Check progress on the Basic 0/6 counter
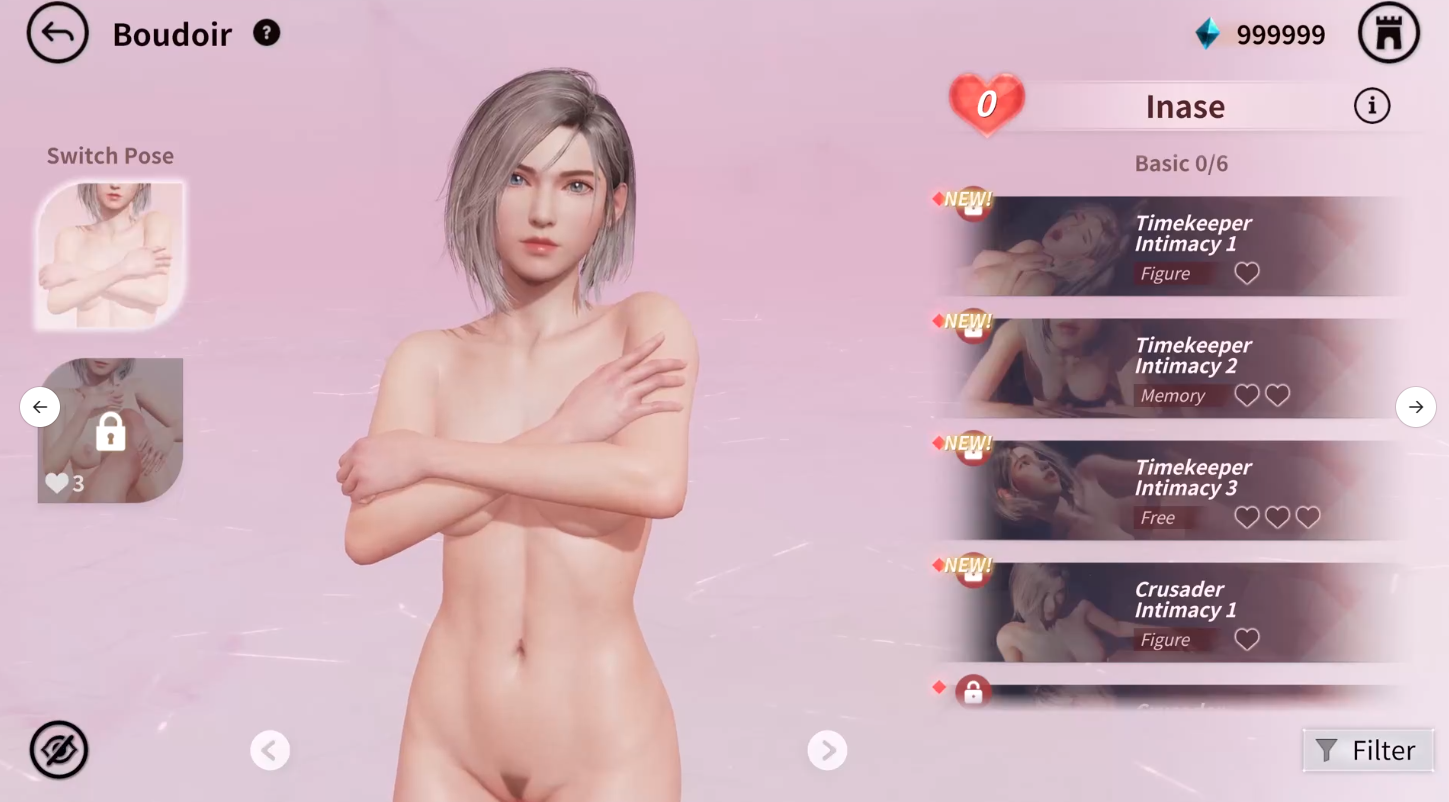 pos(1181,163)
